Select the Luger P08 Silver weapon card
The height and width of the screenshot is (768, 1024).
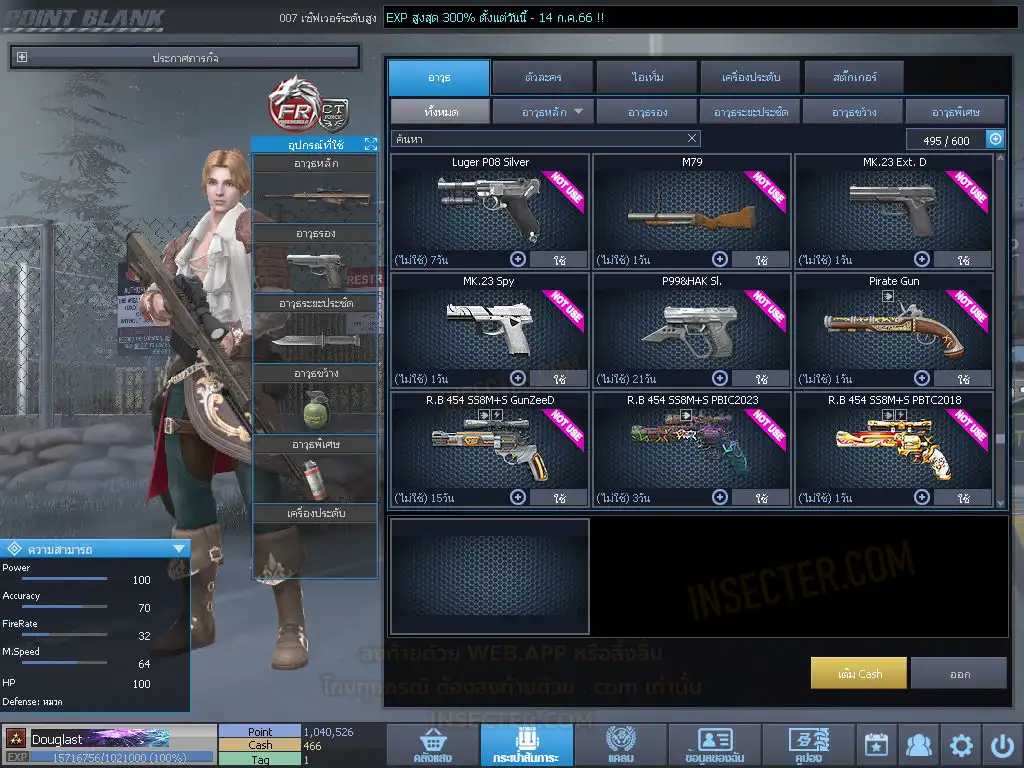coord(489,205)
